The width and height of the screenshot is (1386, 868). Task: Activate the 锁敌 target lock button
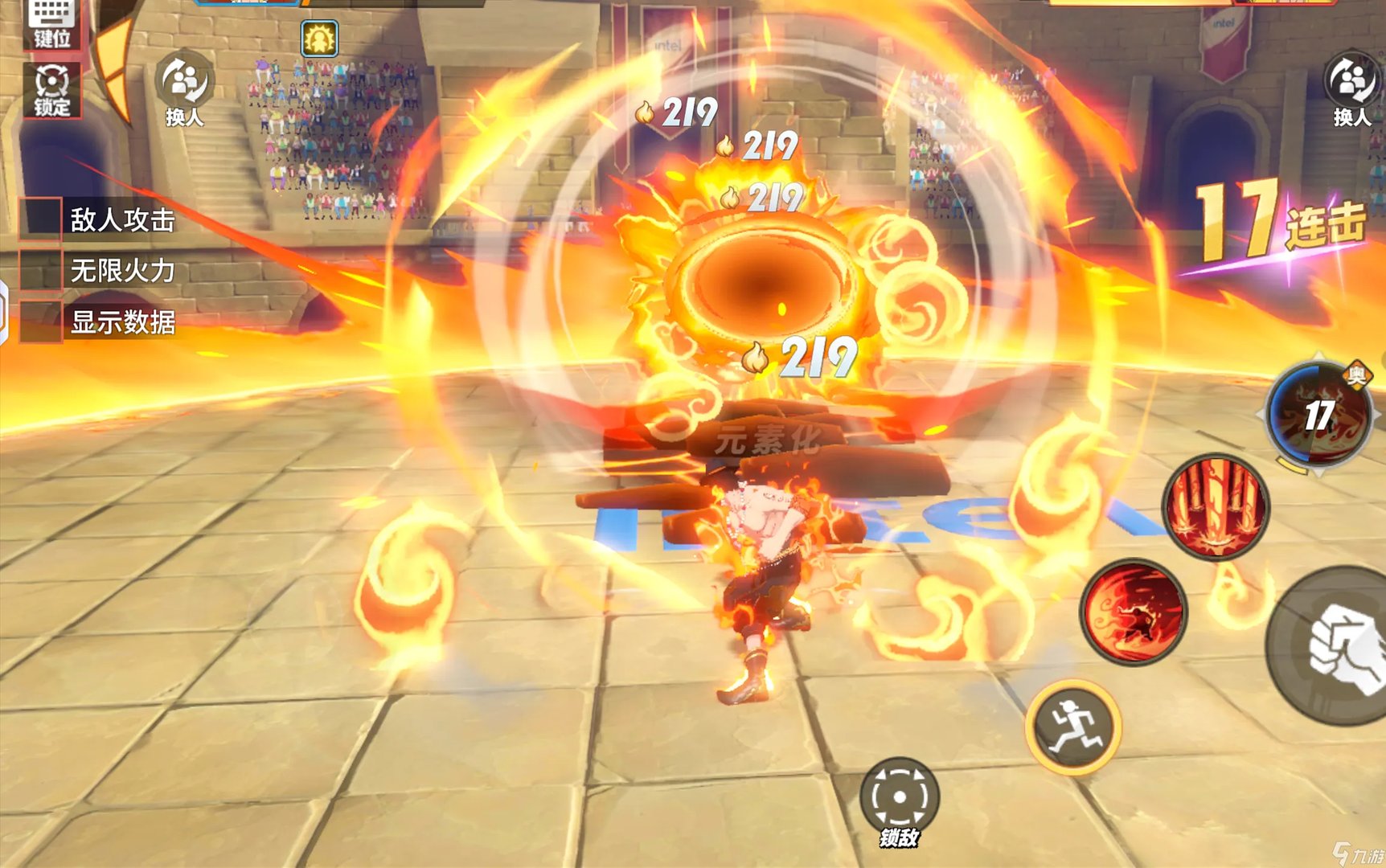pos(900,801)
